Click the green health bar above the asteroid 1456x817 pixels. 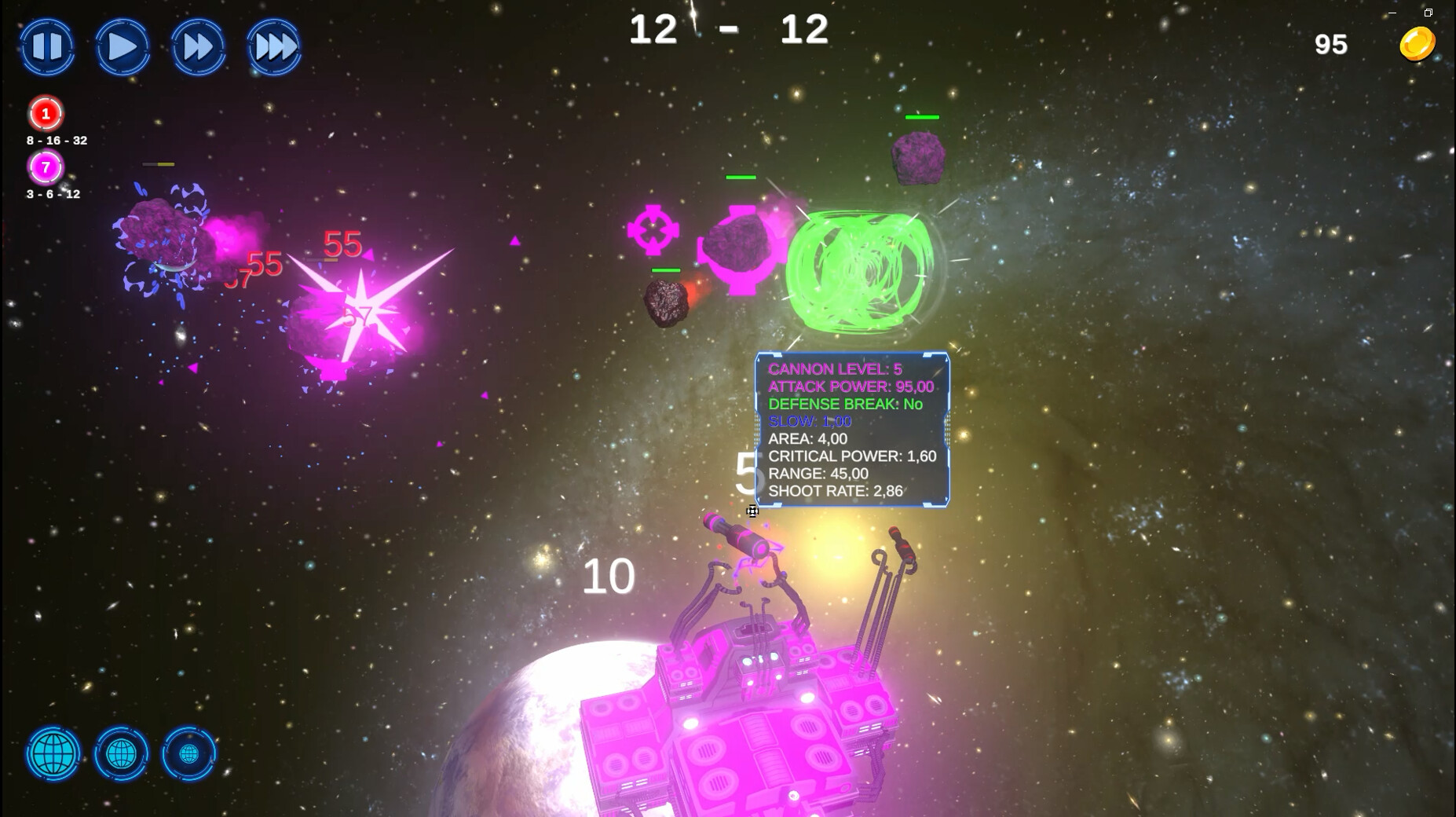click(x=923, y=117)
